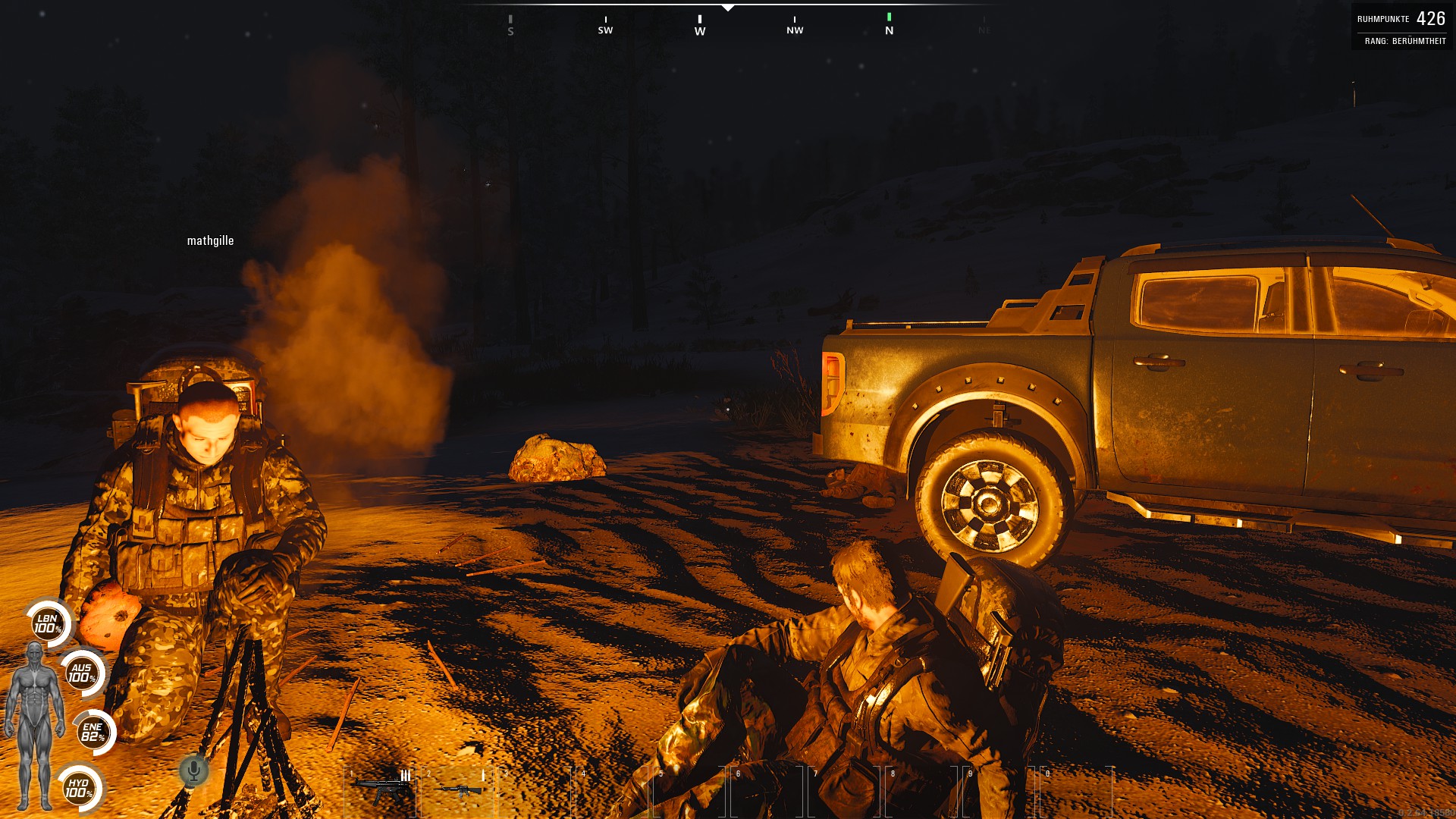Screen dimensions: 1456x819
Task: Toggle the voice chat microphone icon
Action: [x=194, y=771]
